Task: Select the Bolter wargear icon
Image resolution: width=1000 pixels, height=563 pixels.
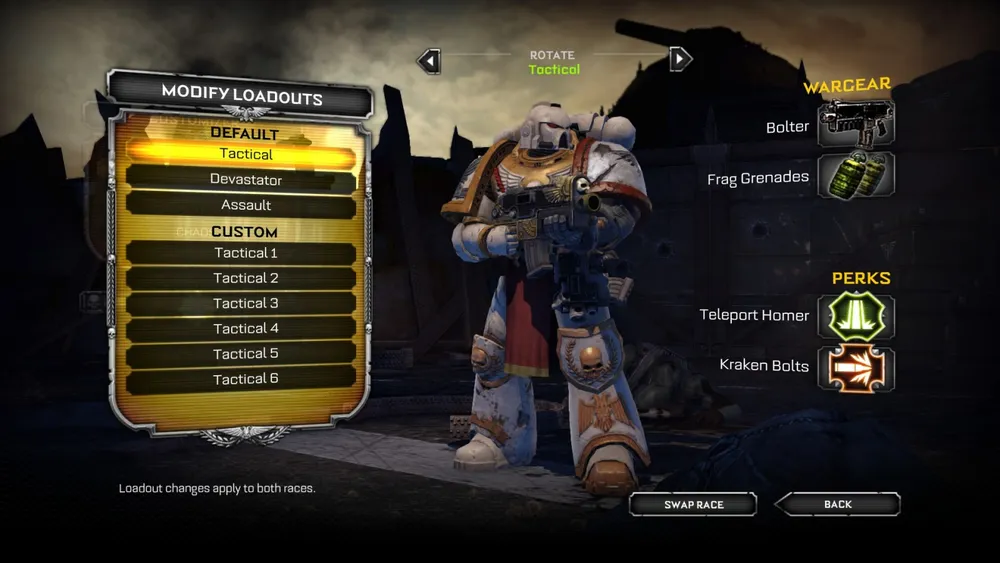Action: pyautogui.click(x=856, y=124)
